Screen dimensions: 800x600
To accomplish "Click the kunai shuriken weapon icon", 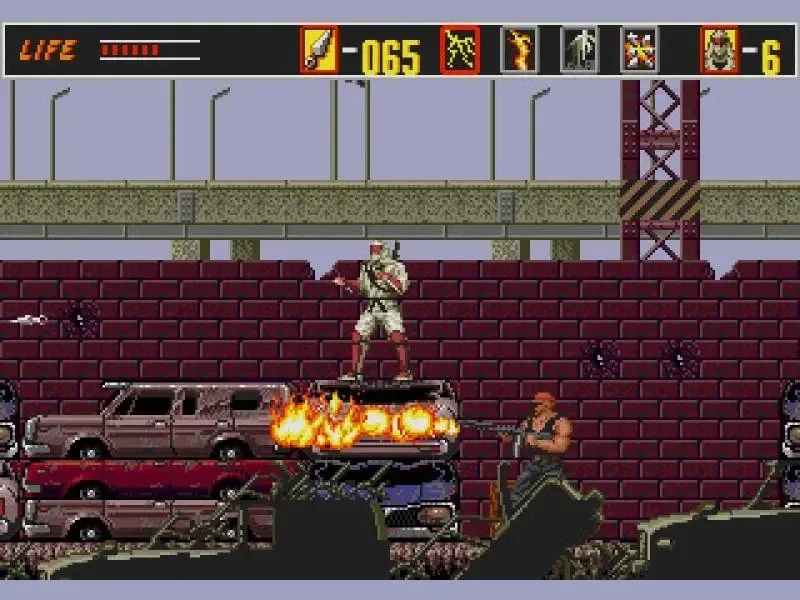I will pyautogui.click(x=319, y=50).
